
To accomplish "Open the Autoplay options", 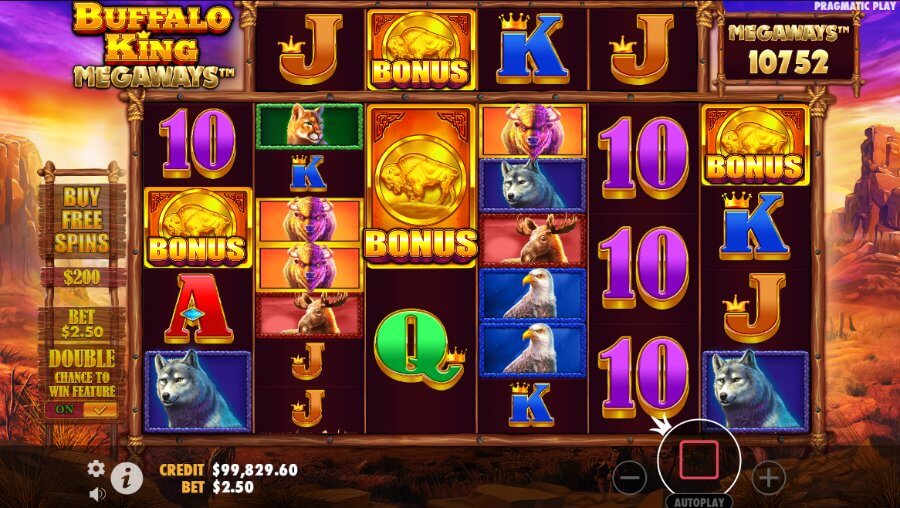I will click(699, 501).
